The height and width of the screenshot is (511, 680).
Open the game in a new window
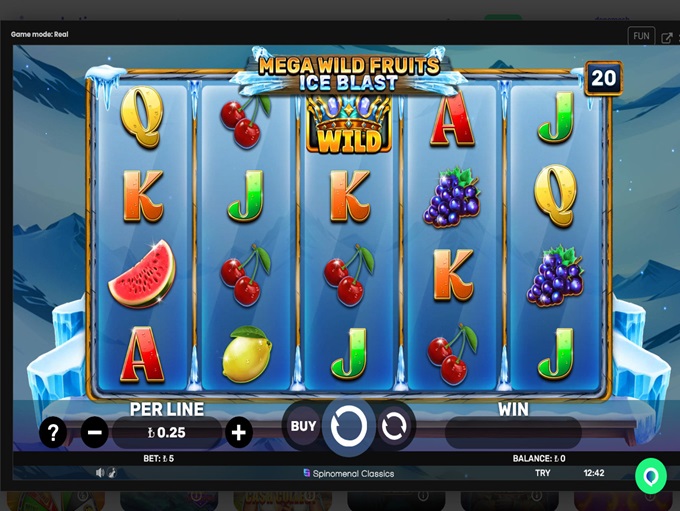click(667, 38)
